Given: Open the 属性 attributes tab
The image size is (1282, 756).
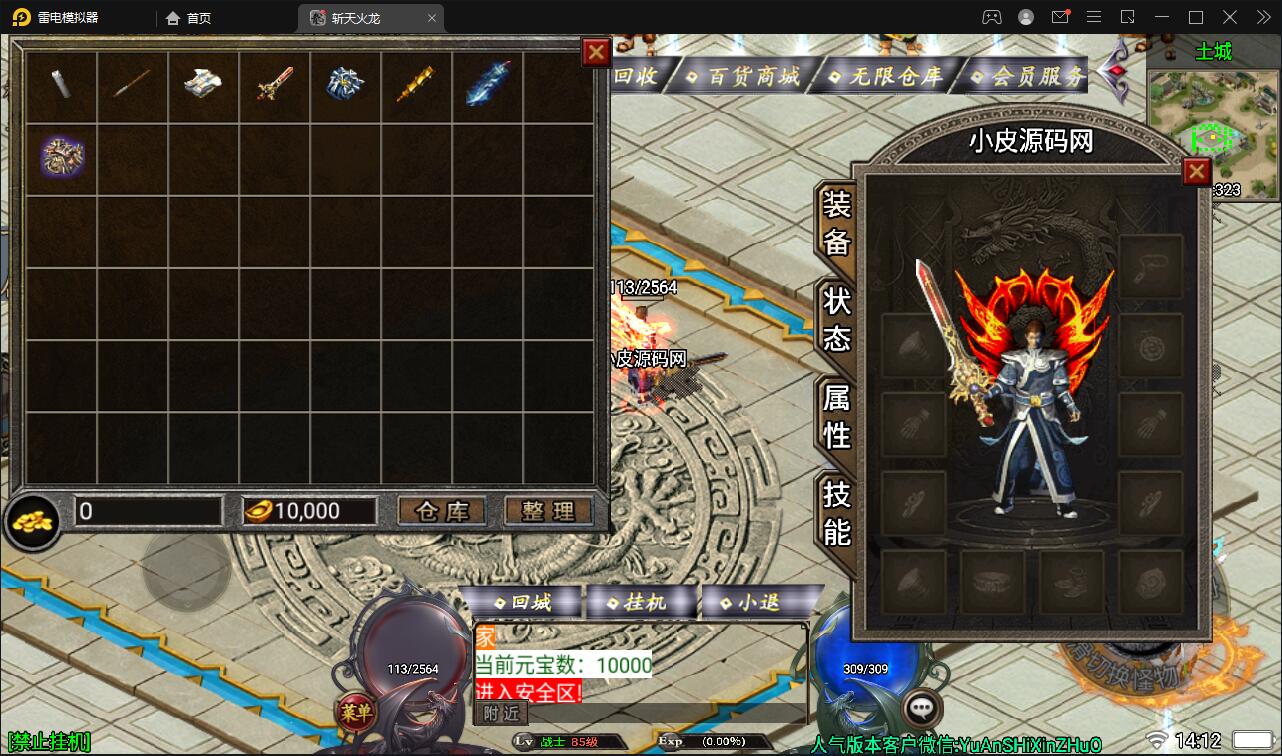Looking at the screenshot, I should (836, 416).
